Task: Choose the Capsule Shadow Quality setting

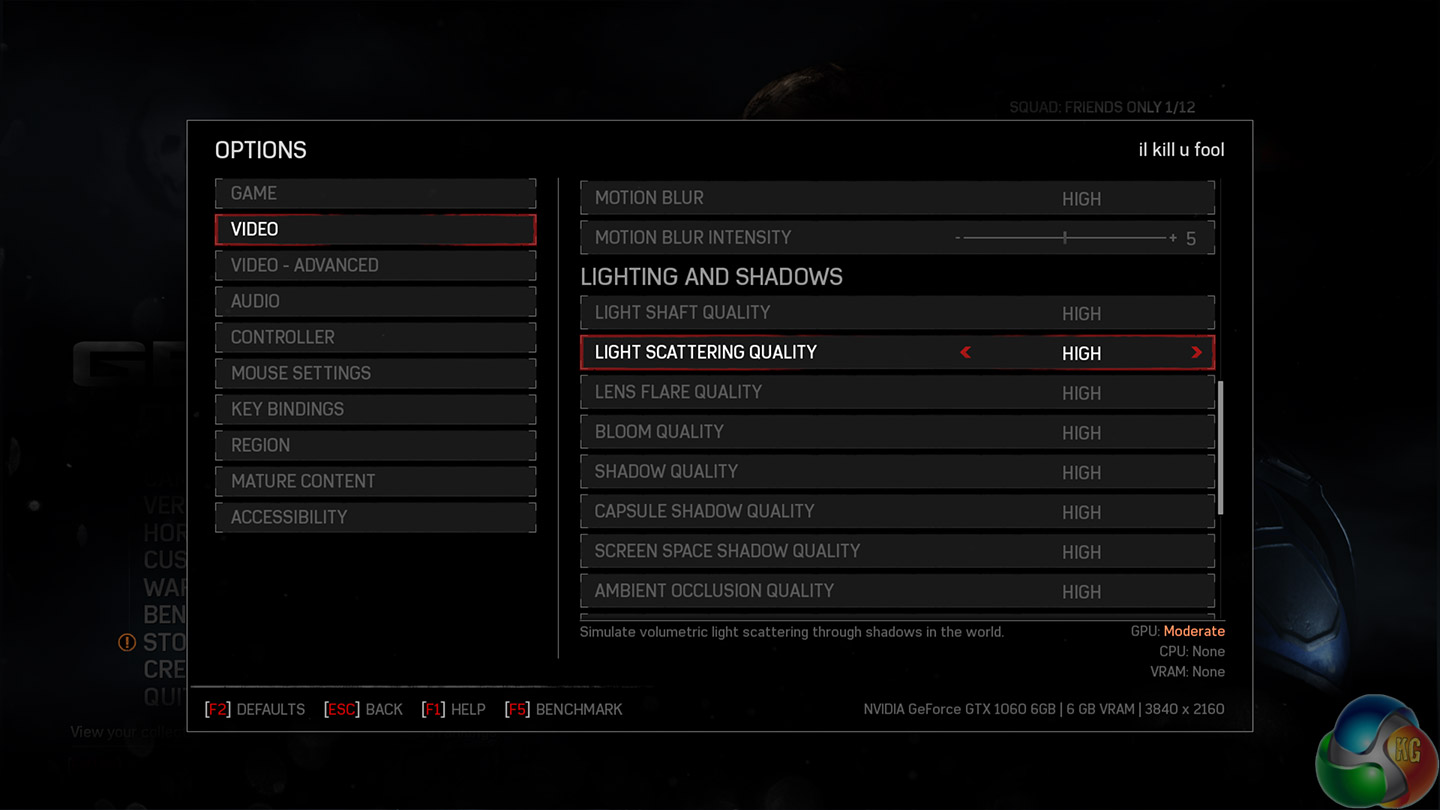Action: click(897, 511)
